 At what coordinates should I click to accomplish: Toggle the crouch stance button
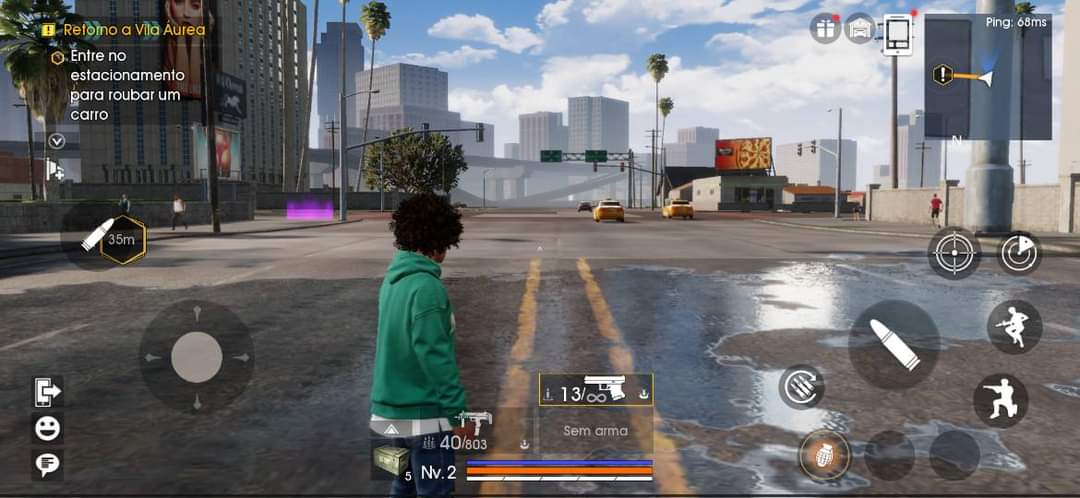tap(1001, 400)
